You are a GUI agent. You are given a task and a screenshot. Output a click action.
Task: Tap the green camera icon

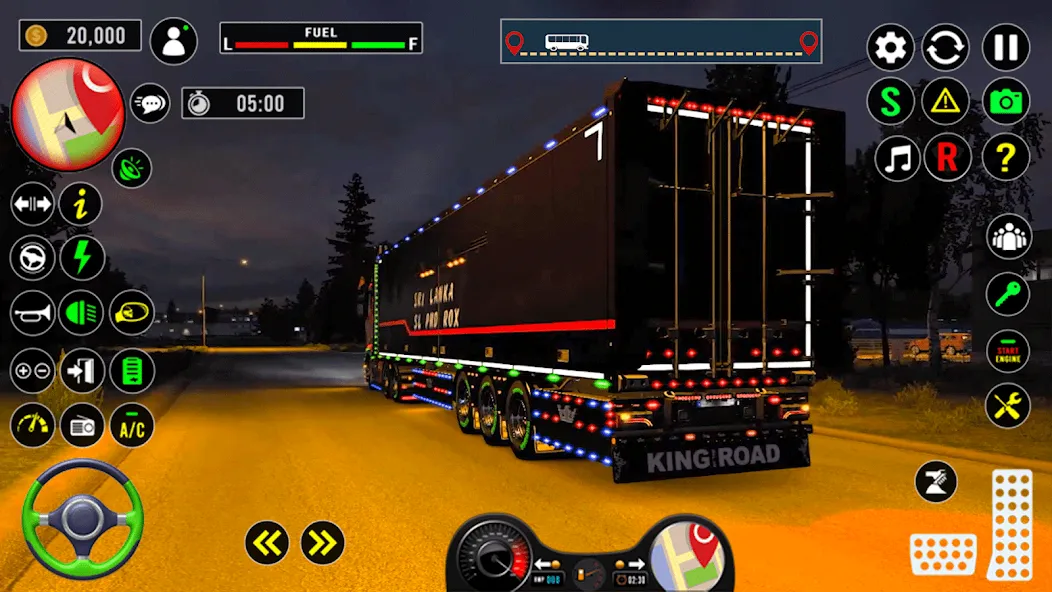[x=1006, y=101]
